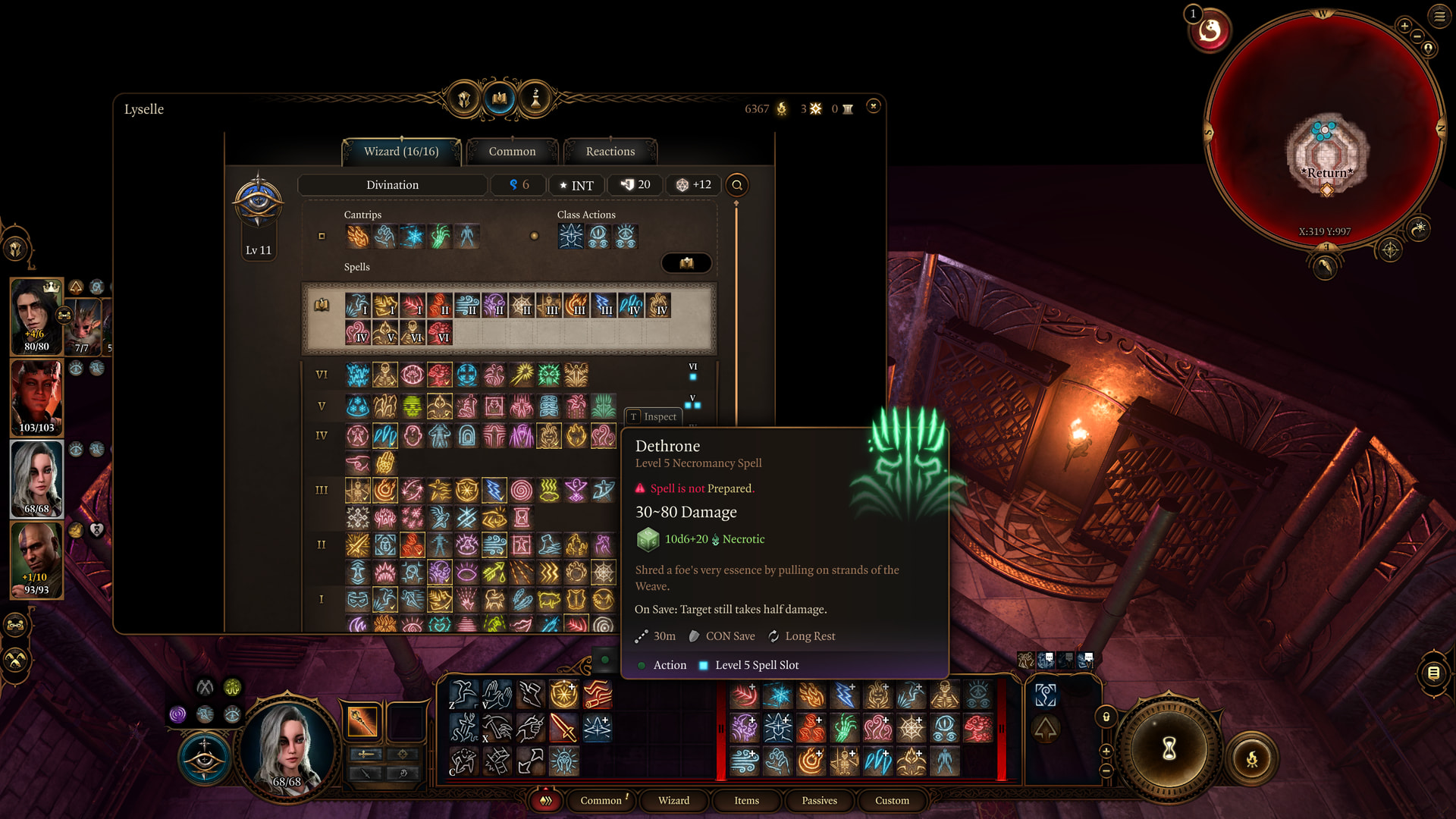This screenshot has width=1456, height=819.
Task: Close the Lyselle spellbook window
Action: (874, 106)
